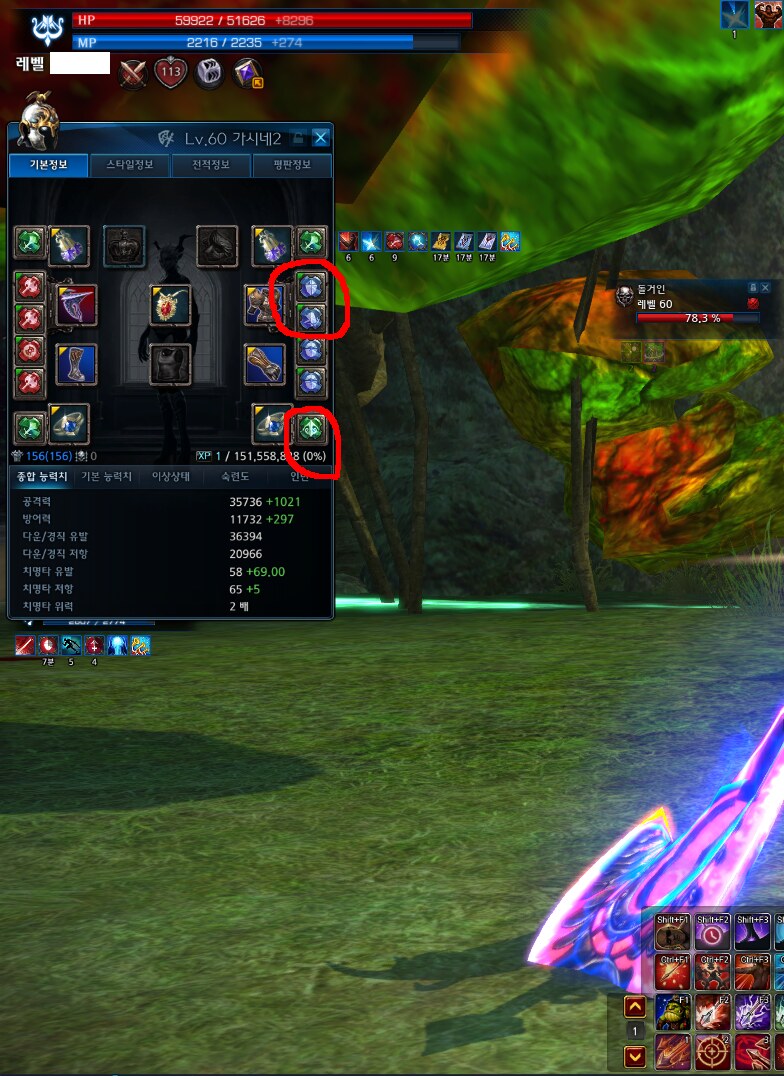Select the 기본정보 tab

pos(49,165)
